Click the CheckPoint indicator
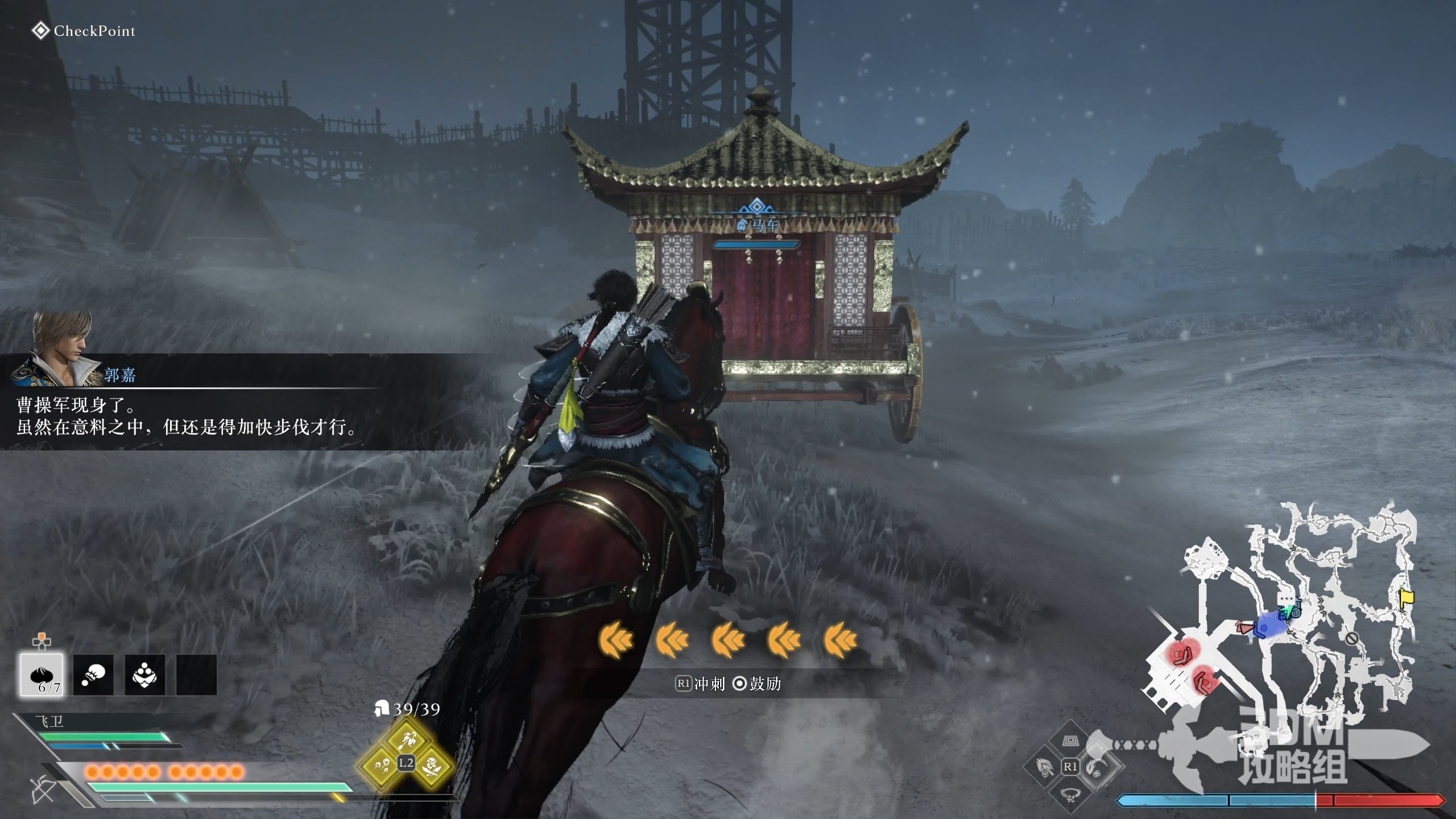 coord(84,31)
